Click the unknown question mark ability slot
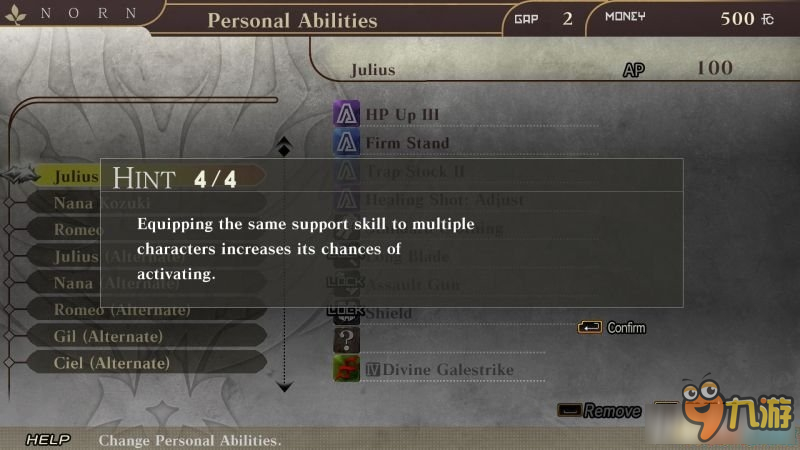The image size is (800, 450). (346, 341)
